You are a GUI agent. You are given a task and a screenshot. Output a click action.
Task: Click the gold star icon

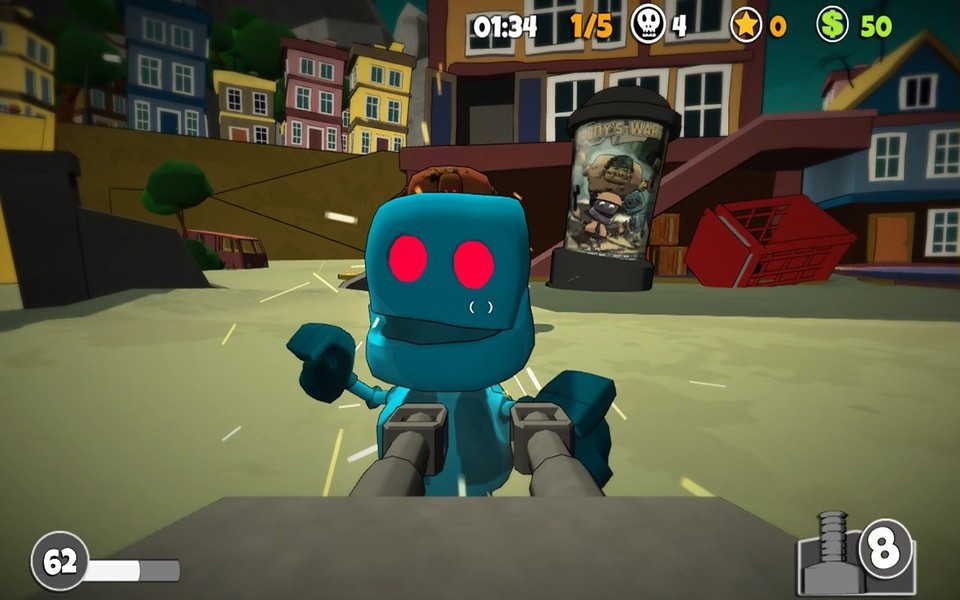coord(746,25)
